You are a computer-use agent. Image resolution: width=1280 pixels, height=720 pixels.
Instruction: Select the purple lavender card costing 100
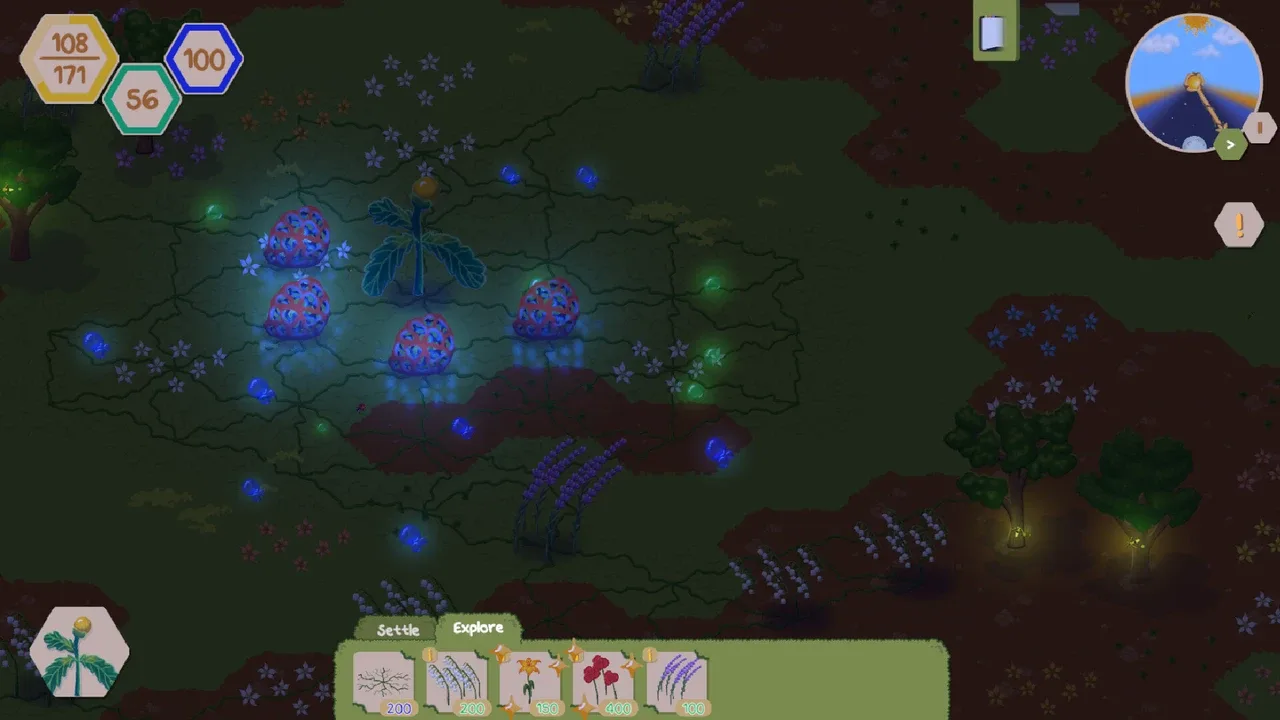677,684
